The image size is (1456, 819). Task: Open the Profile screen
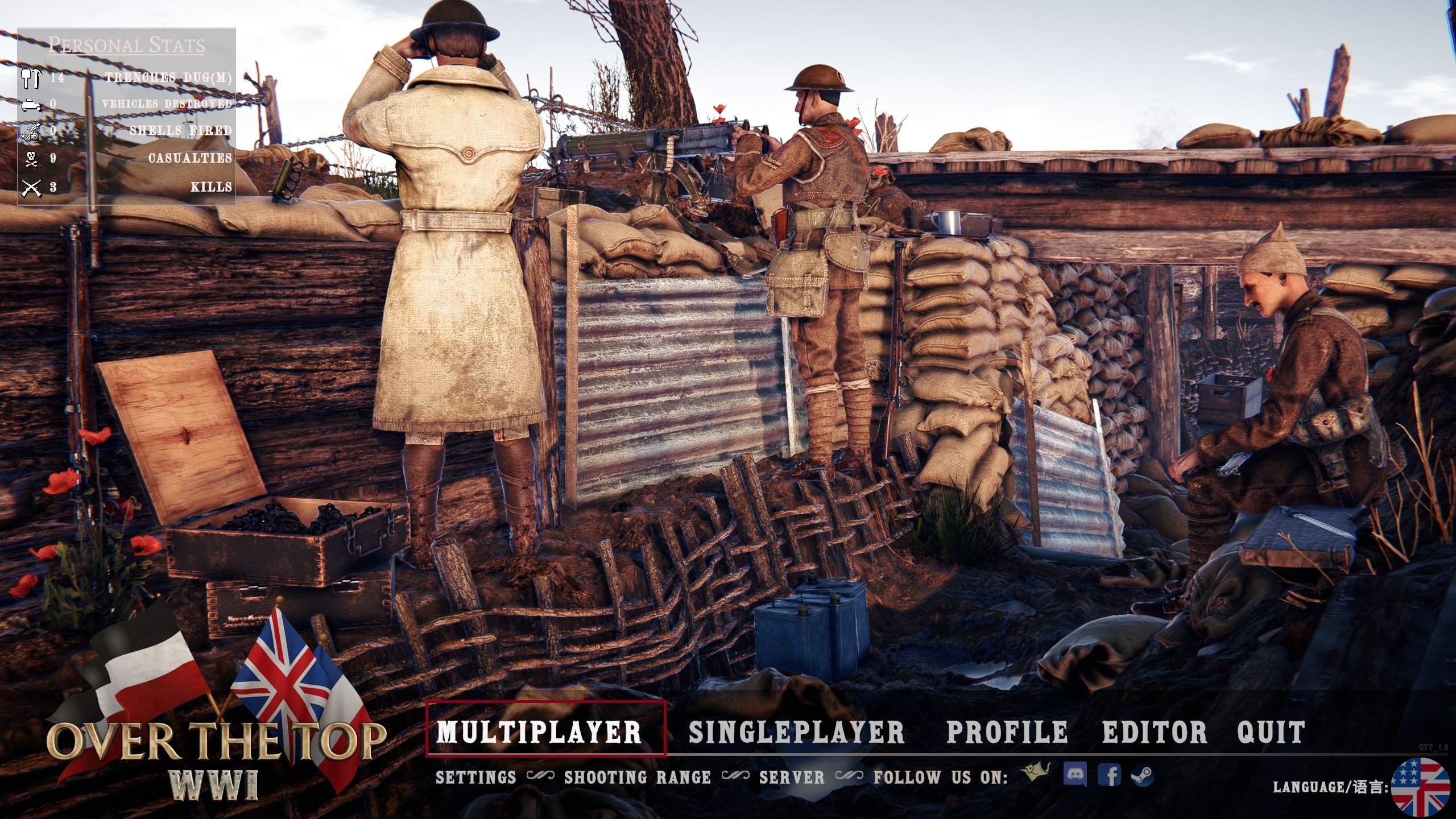(1007, 732)
